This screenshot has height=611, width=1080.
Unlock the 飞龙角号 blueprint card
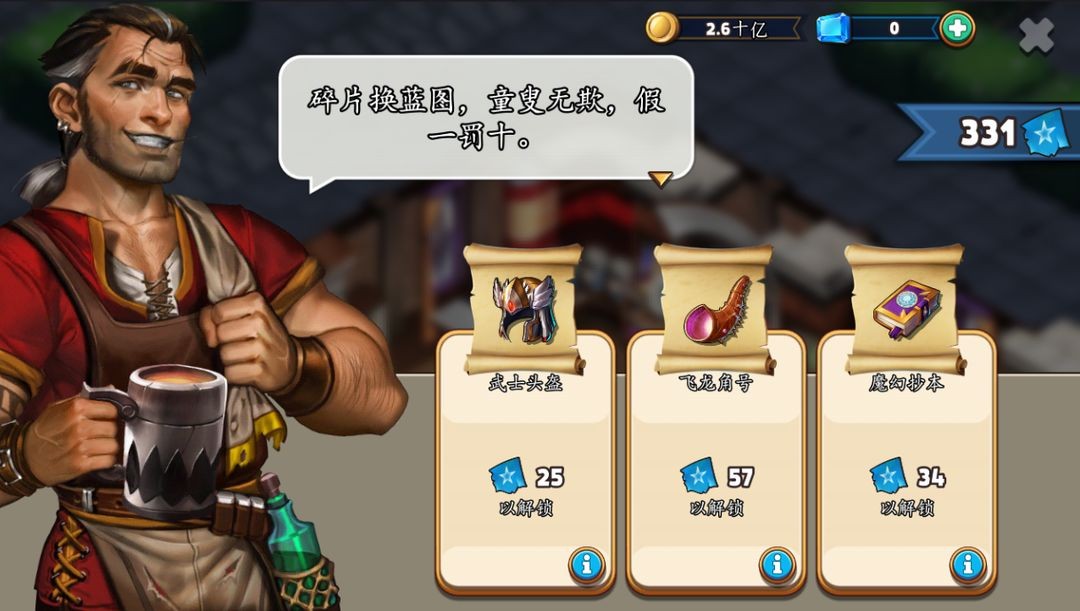coord(716,488)
